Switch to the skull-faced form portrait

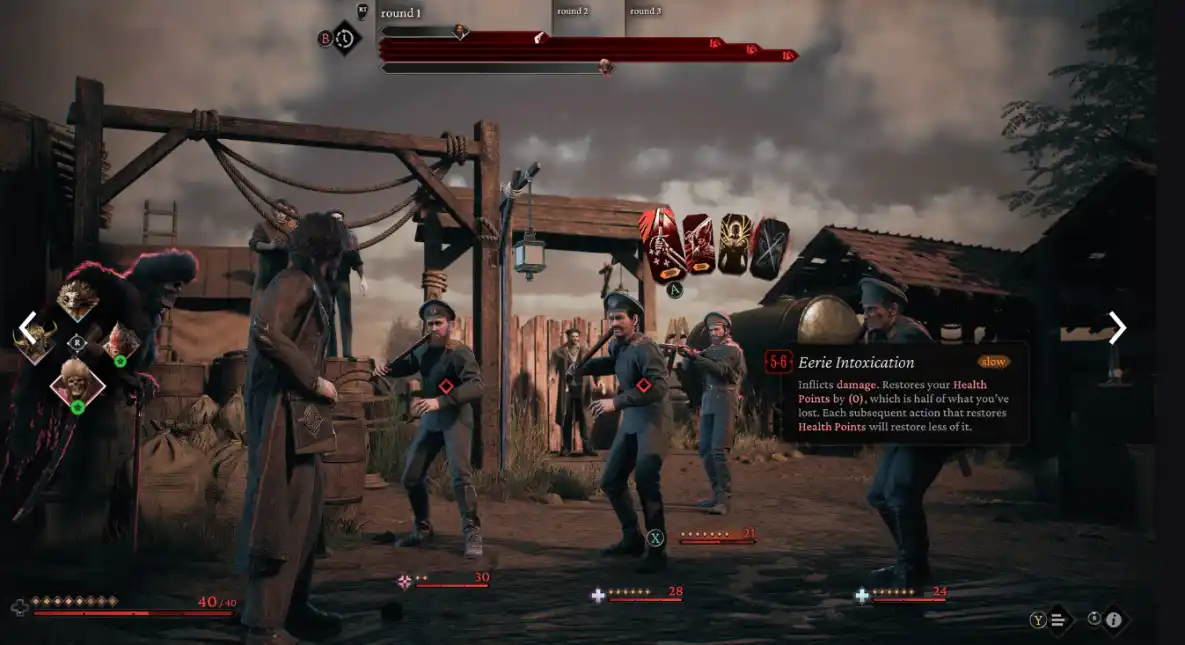(x=78, y=380)
